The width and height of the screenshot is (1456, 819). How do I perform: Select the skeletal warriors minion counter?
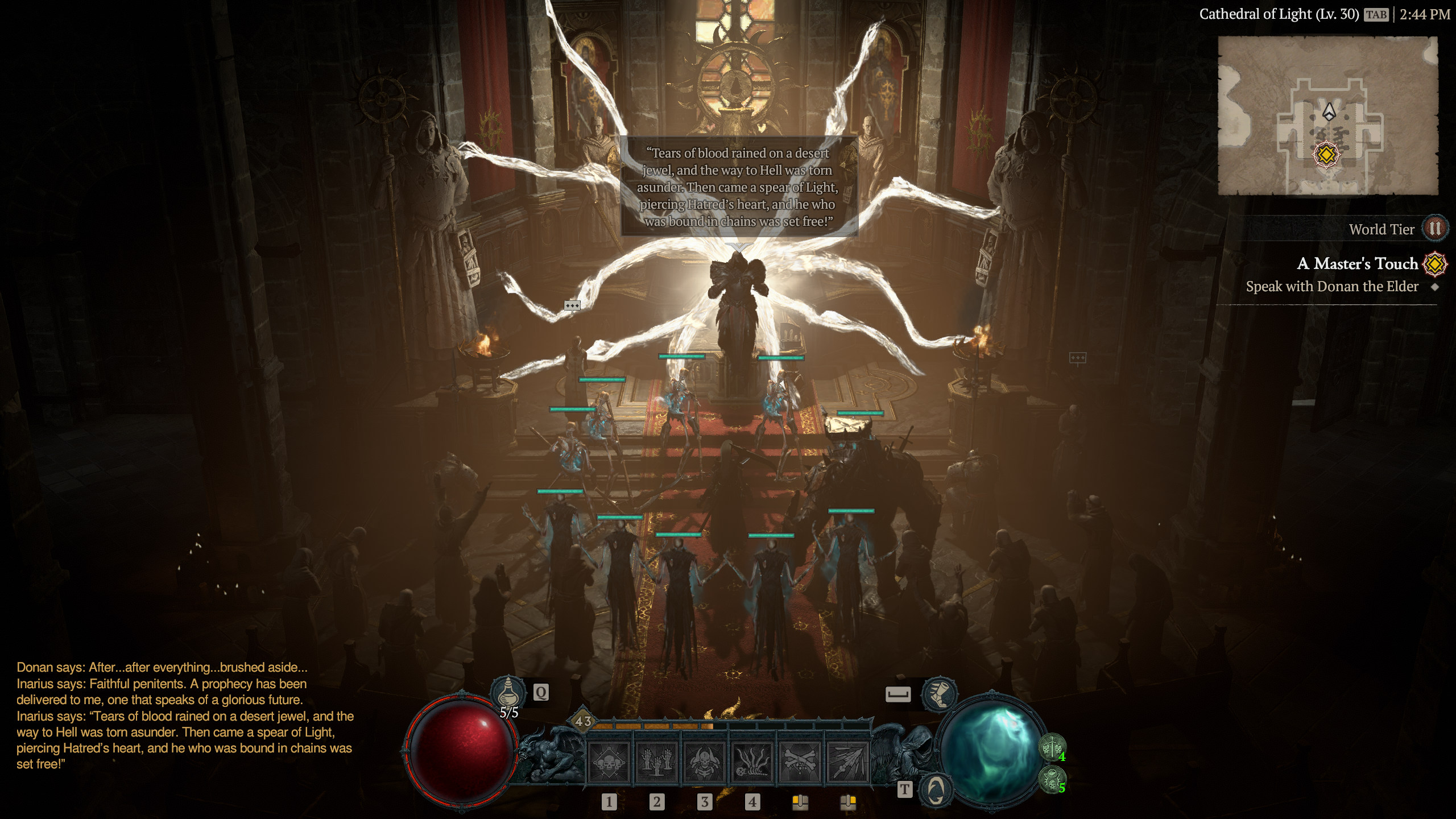[x=1052, y=747]
